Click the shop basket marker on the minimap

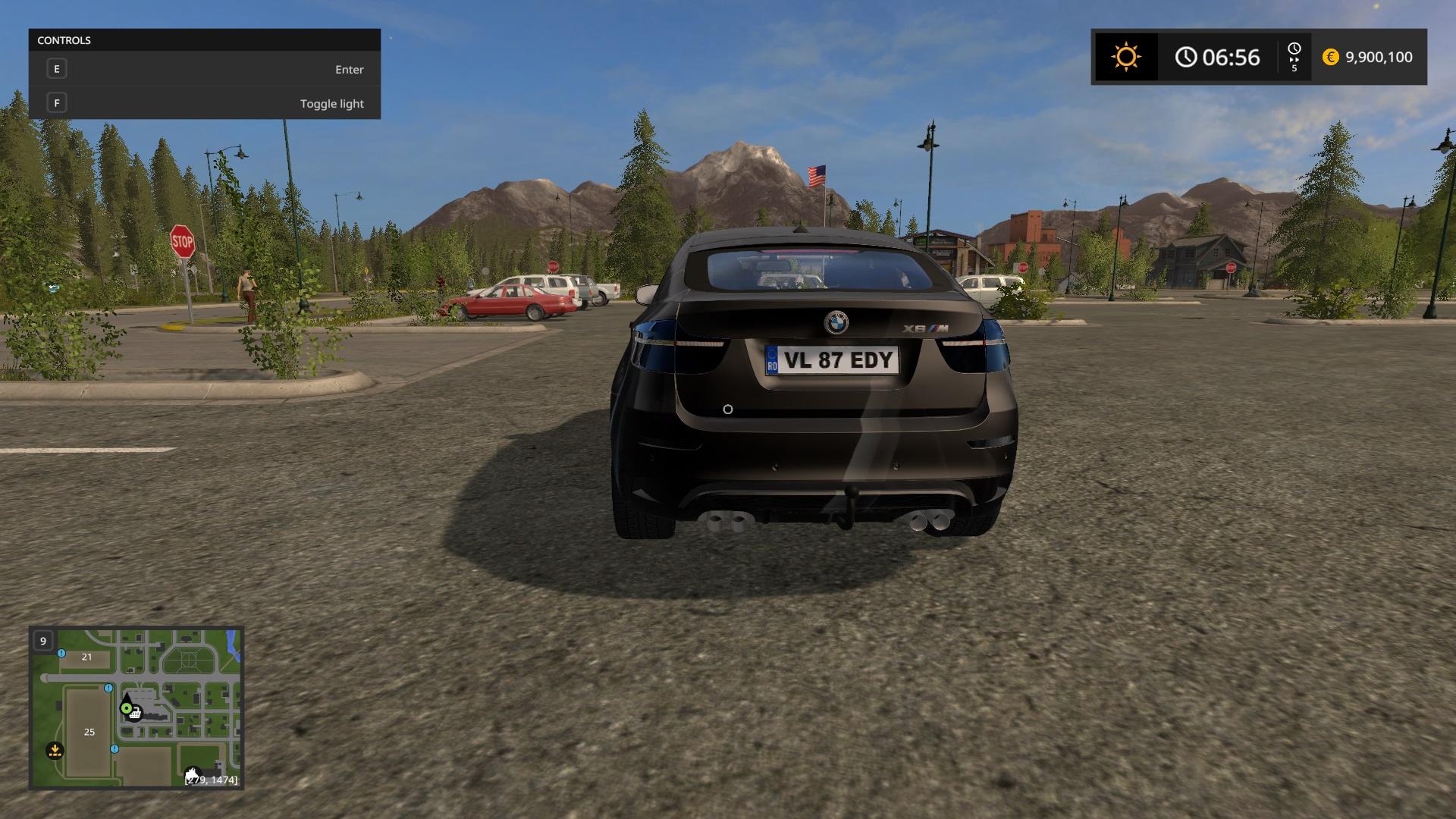135,714
